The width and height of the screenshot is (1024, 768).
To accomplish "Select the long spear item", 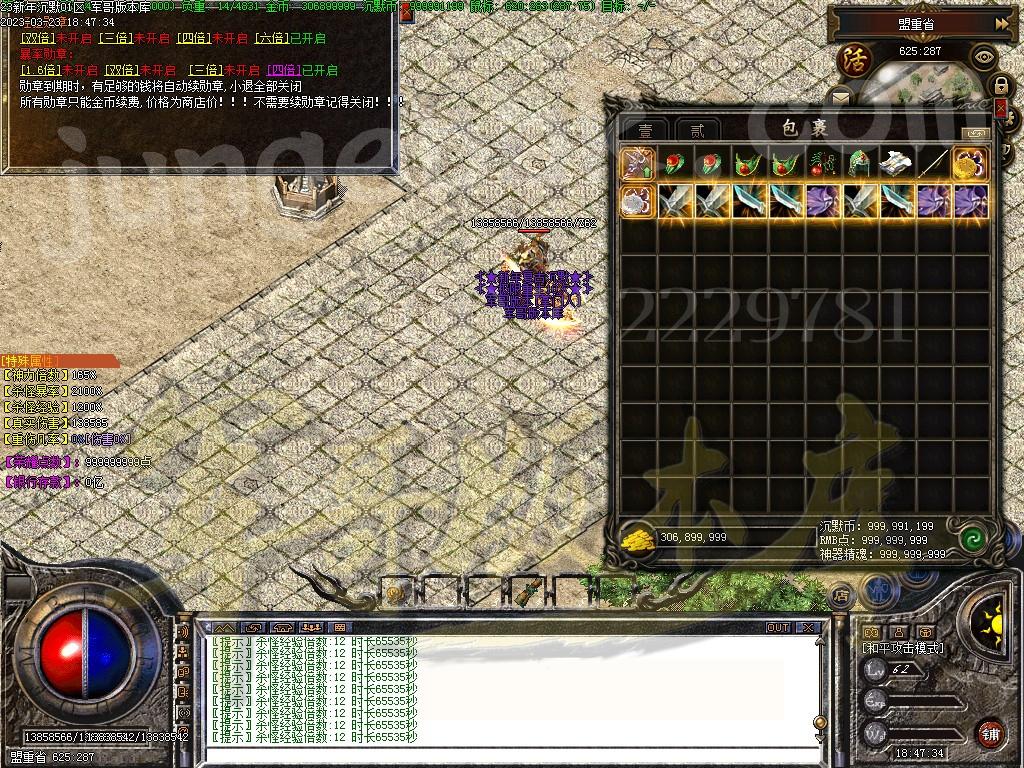I will click(933, 163).
